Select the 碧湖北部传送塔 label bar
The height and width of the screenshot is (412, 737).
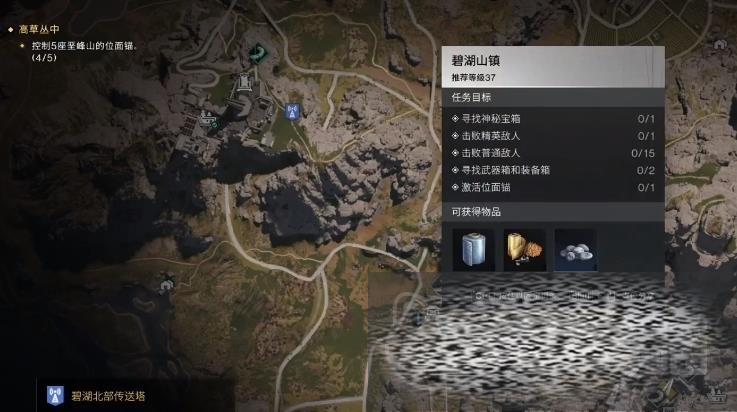tap(110, 396)
